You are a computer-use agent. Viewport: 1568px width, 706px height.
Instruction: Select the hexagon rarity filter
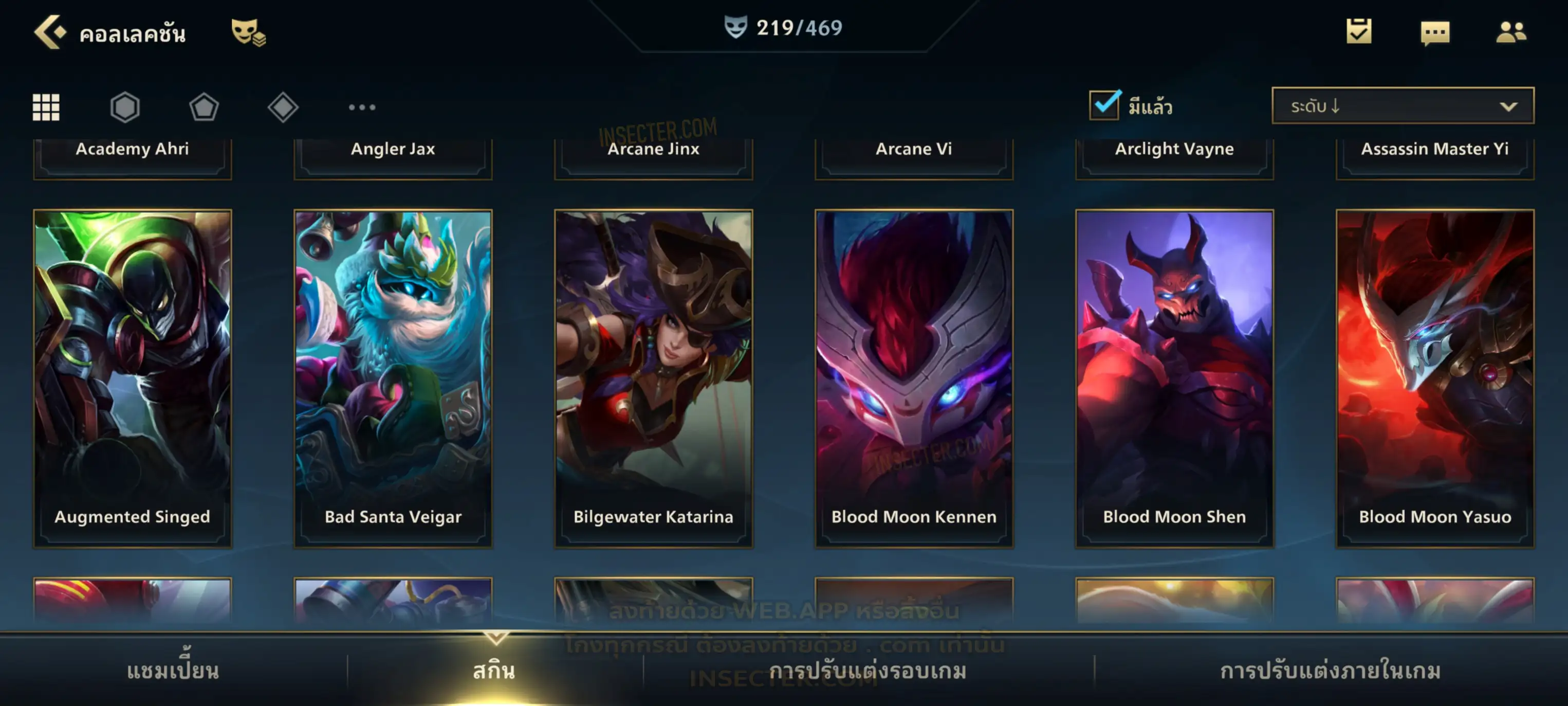click(125, 107)
